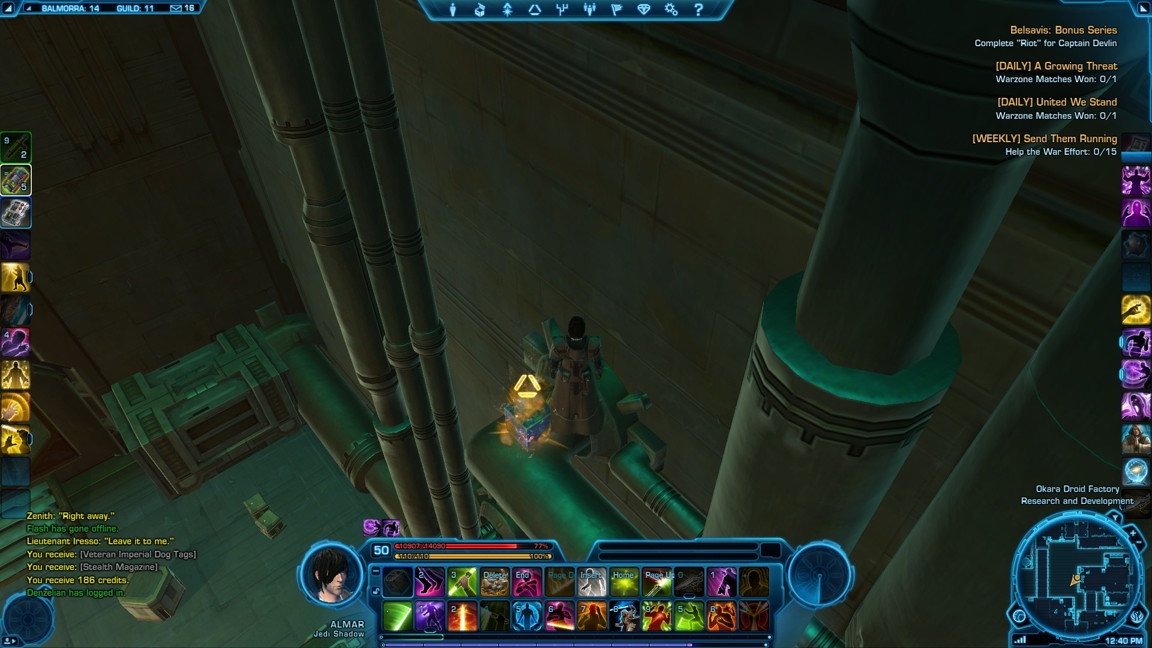
Task: Click the yellow reaching-hand side ability
Action: [1135, 309]
